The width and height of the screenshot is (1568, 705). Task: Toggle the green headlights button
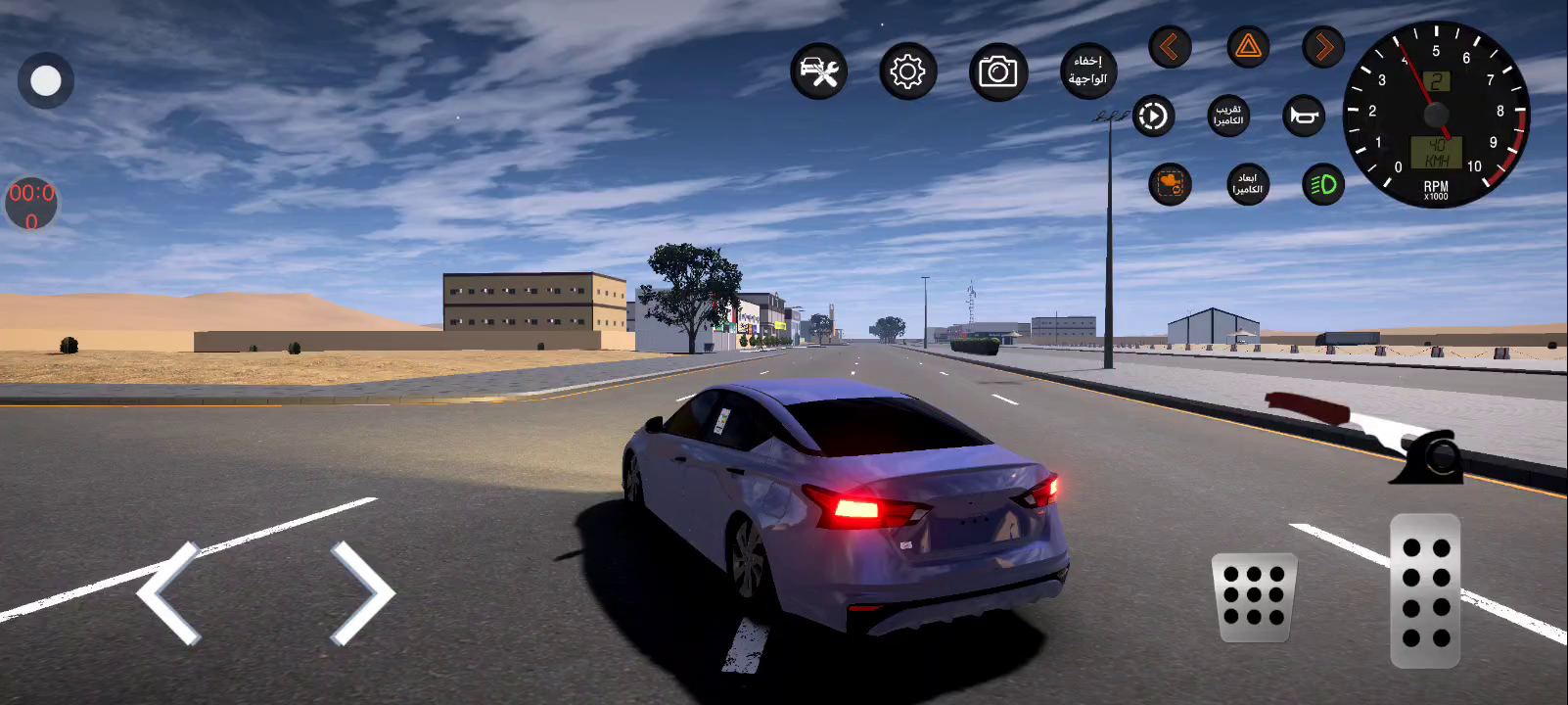pyautogui.click(x=1323, y=184)
